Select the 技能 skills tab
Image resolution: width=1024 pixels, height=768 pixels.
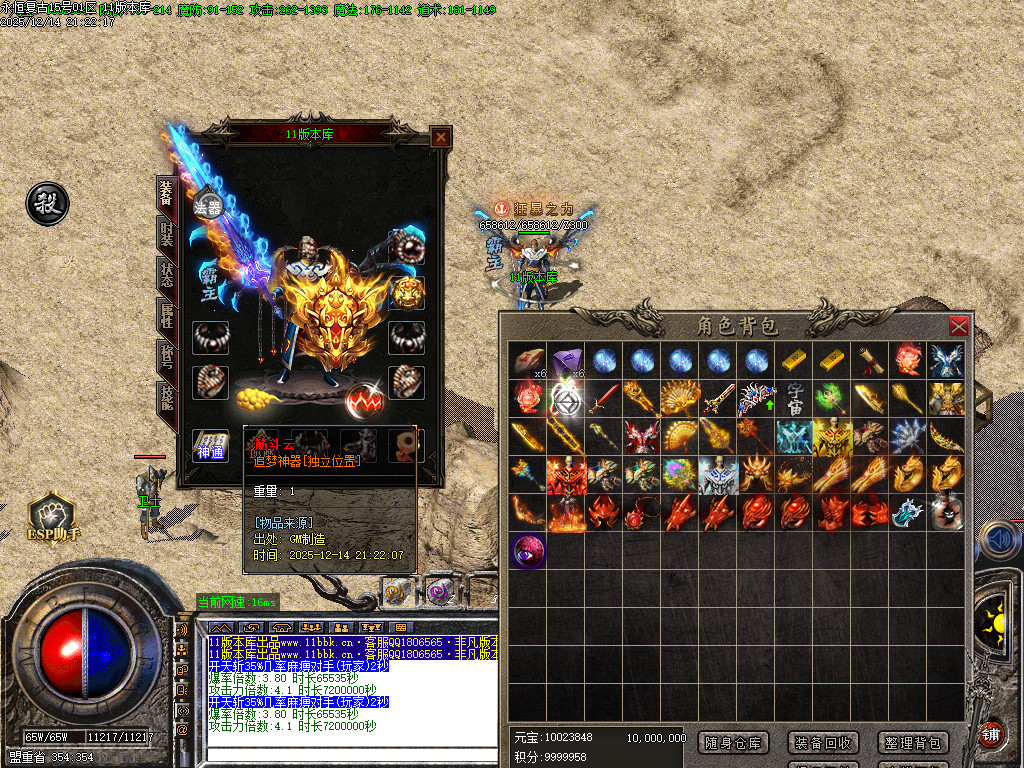coord(166,400)
